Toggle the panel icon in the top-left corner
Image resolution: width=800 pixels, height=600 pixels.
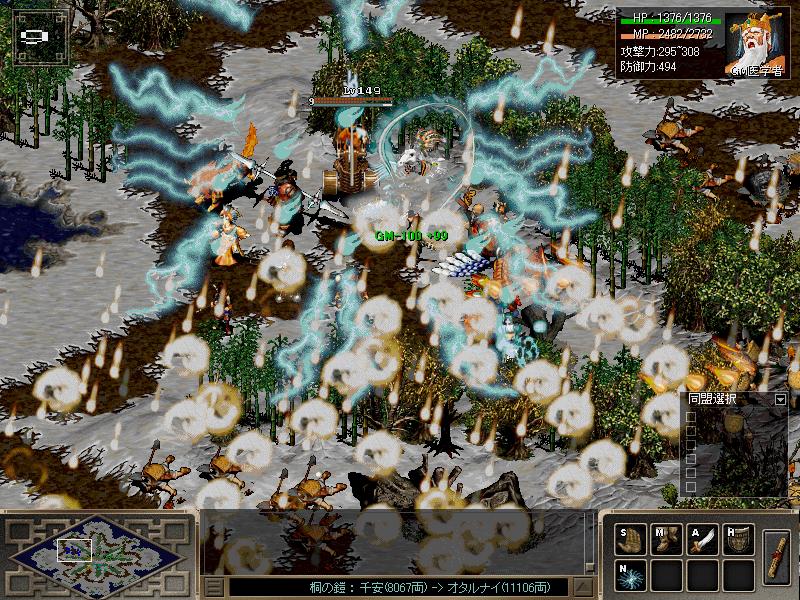(x=35, y=35)
